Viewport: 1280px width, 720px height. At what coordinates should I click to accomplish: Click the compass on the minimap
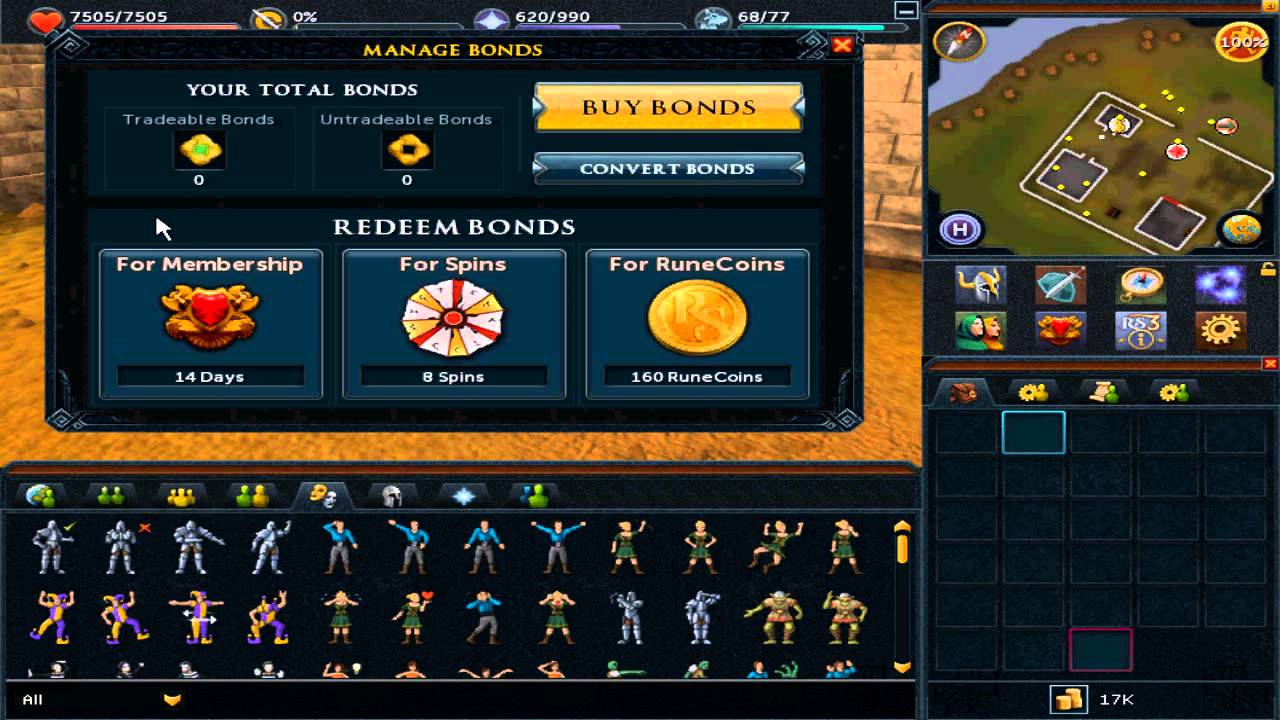click(x=959, y=41)
